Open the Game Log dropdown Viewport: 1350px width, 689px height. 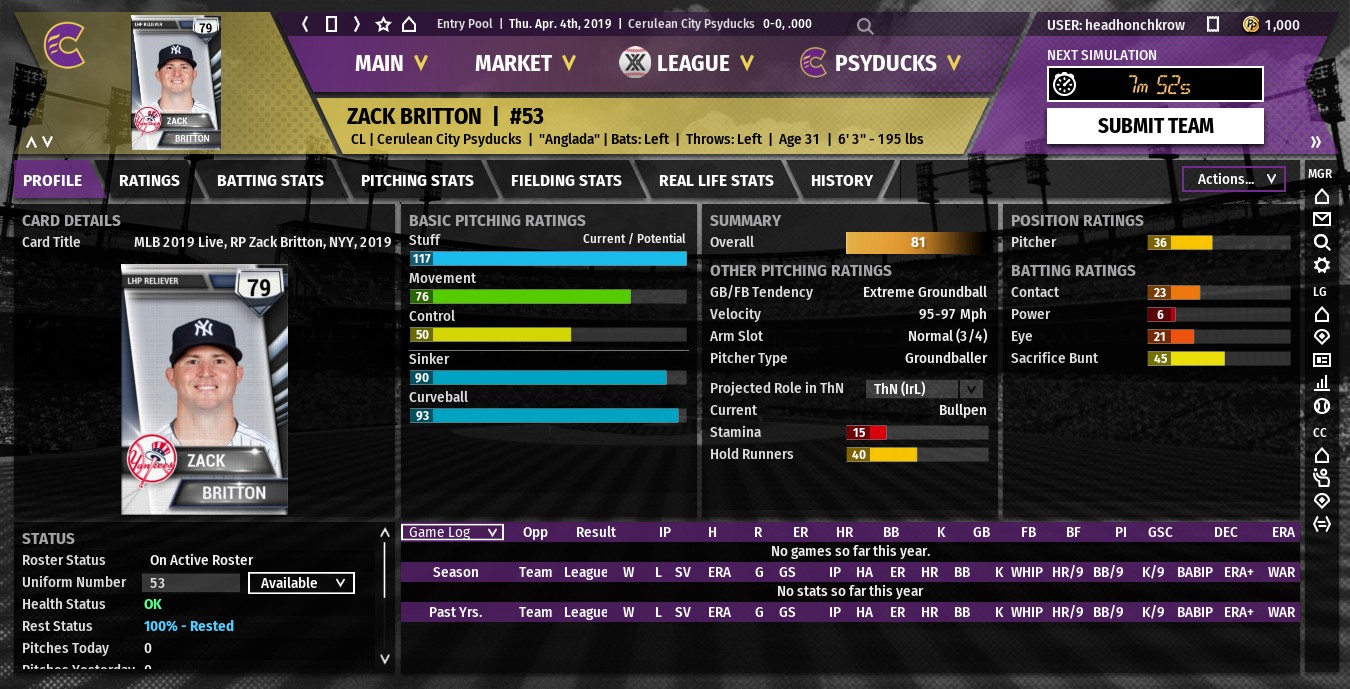[452, 532]
